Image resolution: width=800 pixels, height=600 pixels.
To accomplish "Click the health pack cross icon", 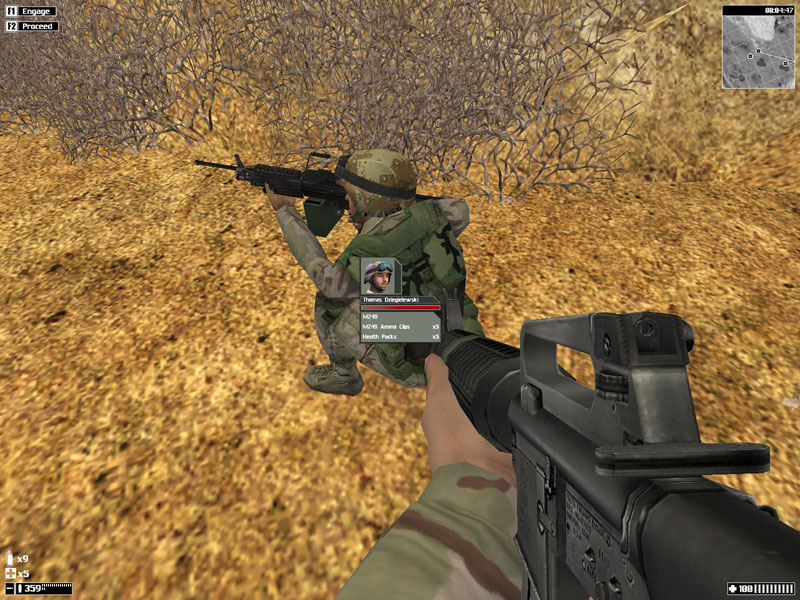I will coord(11,574).
